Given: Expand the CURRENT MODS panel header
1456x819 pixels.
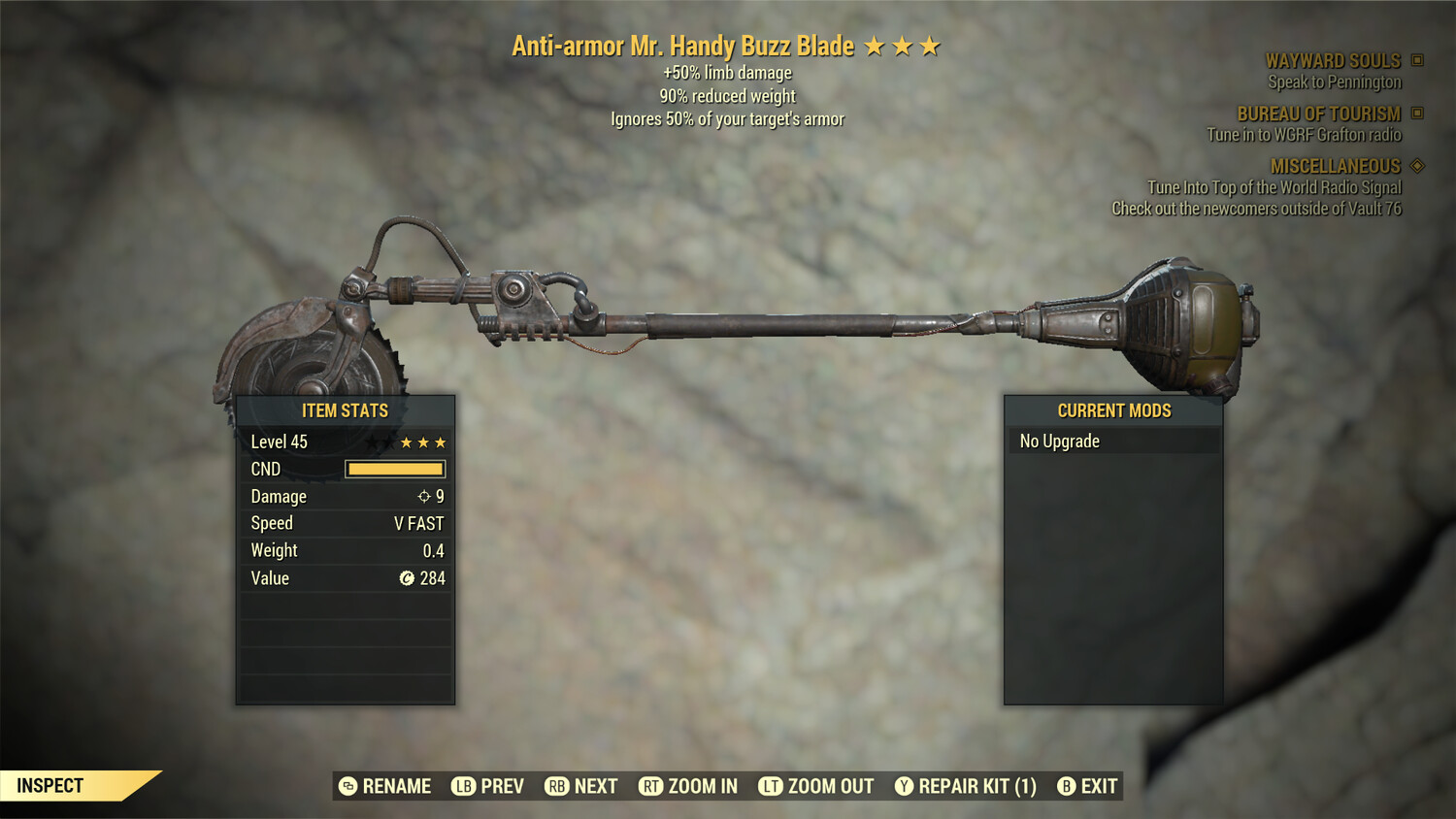Looking at the screenshot, I should (x=1113, y=410).
